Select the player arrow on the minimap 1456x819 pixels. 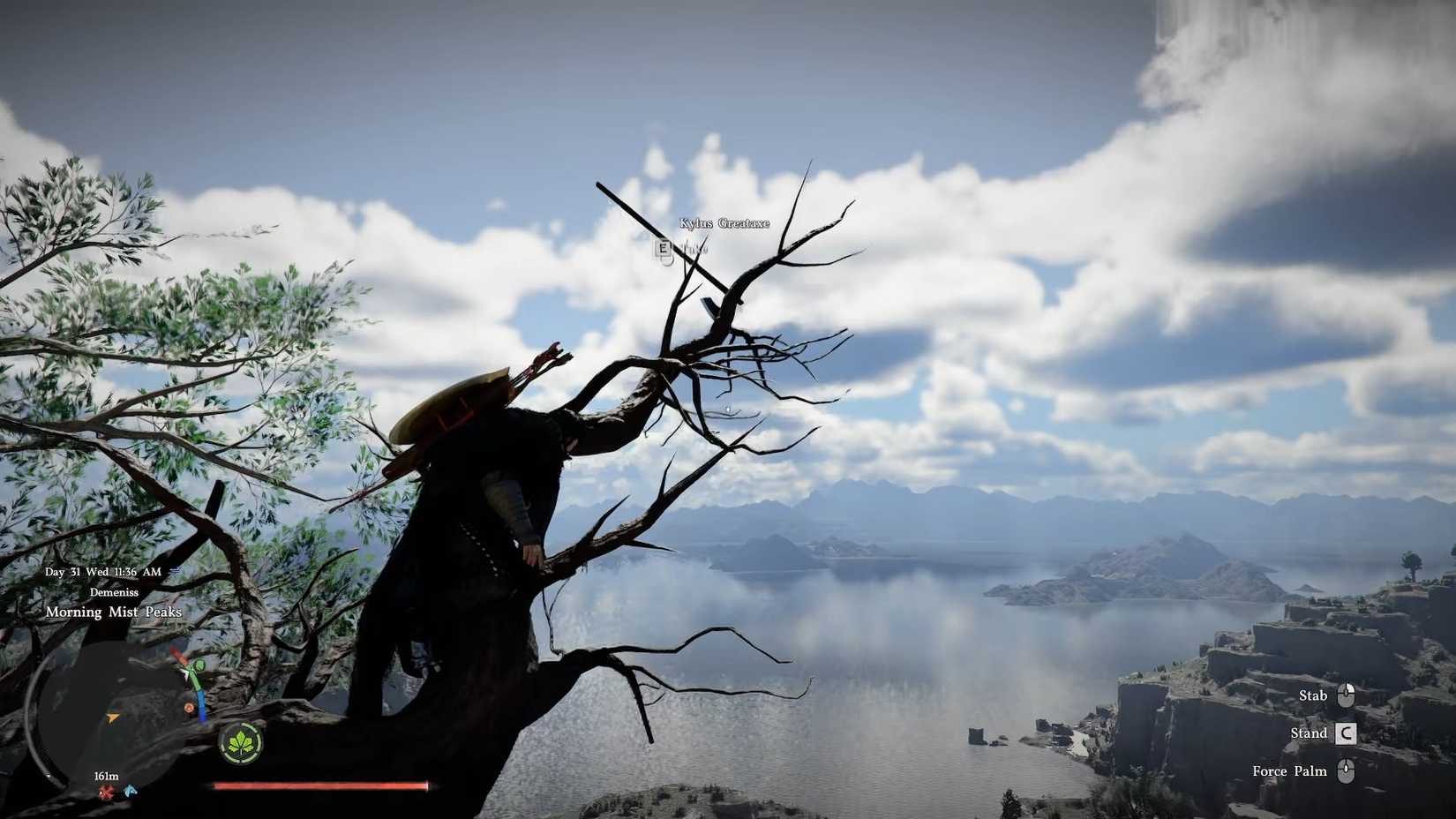(112, 718)
